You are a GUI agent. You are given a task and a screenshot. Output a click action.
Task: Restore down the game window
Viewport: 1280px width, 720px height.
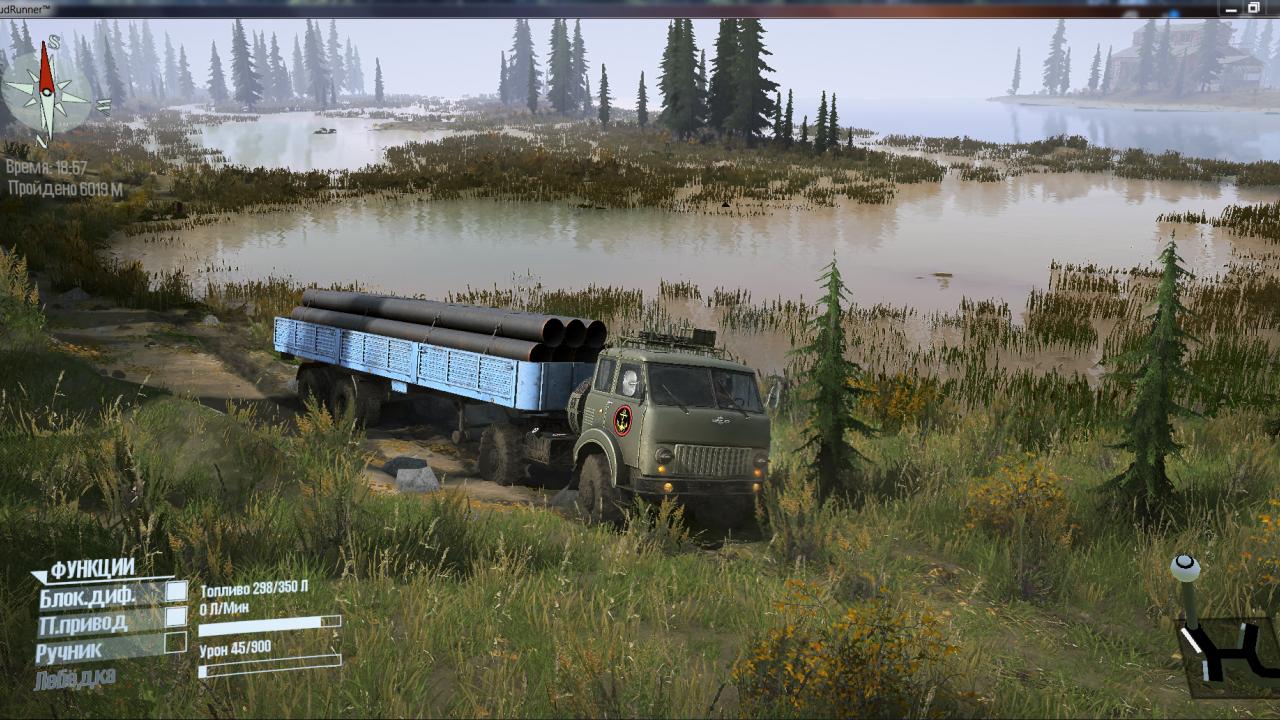1254,8
